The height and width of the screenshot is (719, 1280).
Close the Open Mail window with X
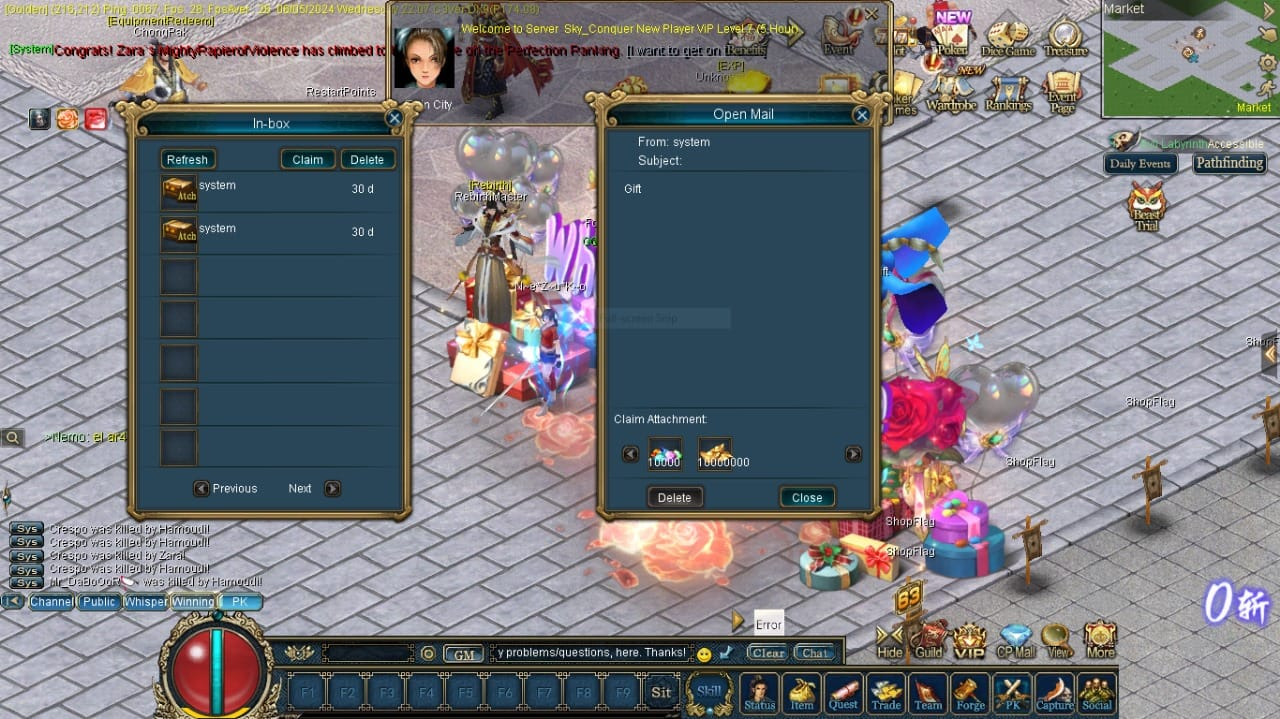tap(861, 115)
